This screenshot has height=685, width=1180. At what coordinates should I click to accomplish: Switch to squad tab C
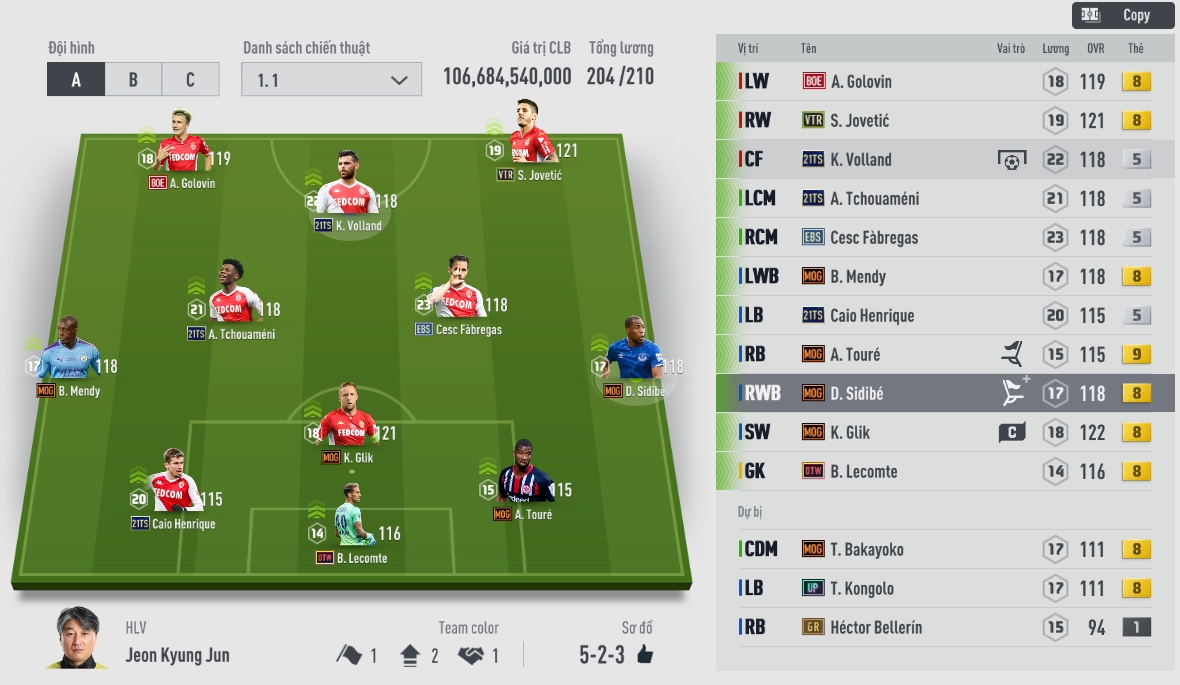coord(190,80)
